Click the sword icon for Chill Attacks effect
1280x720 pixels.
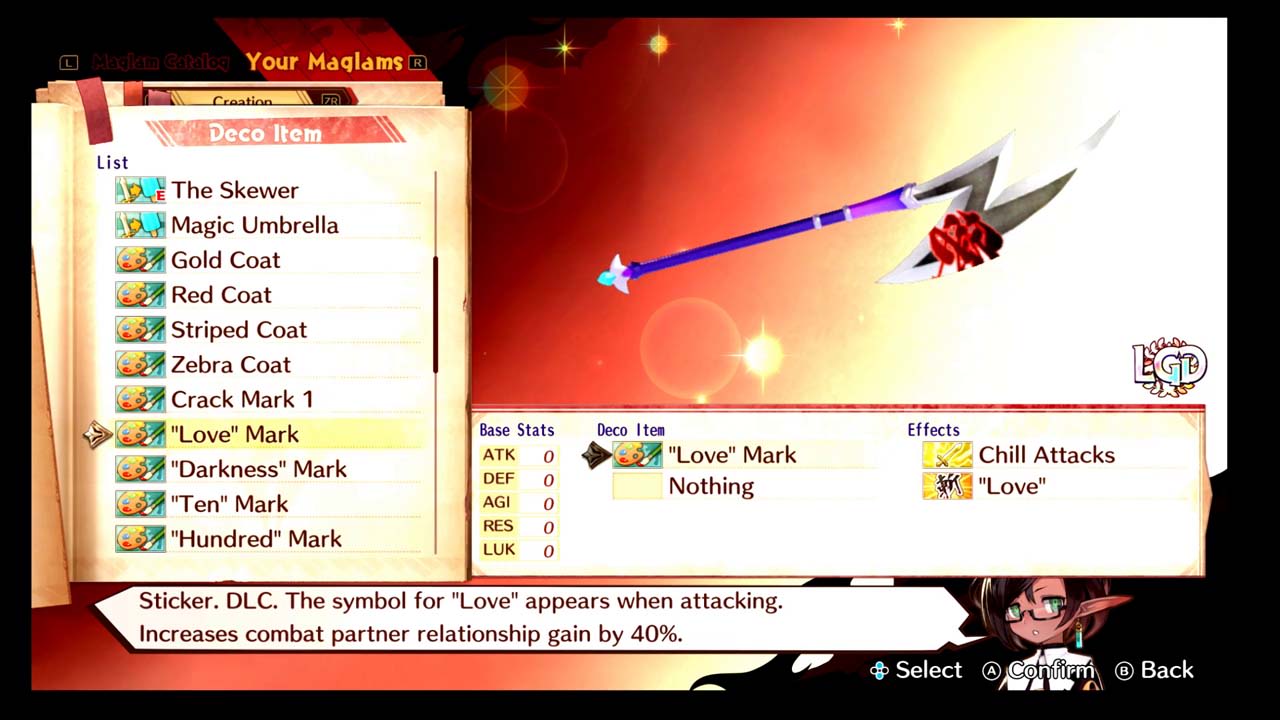946,455
